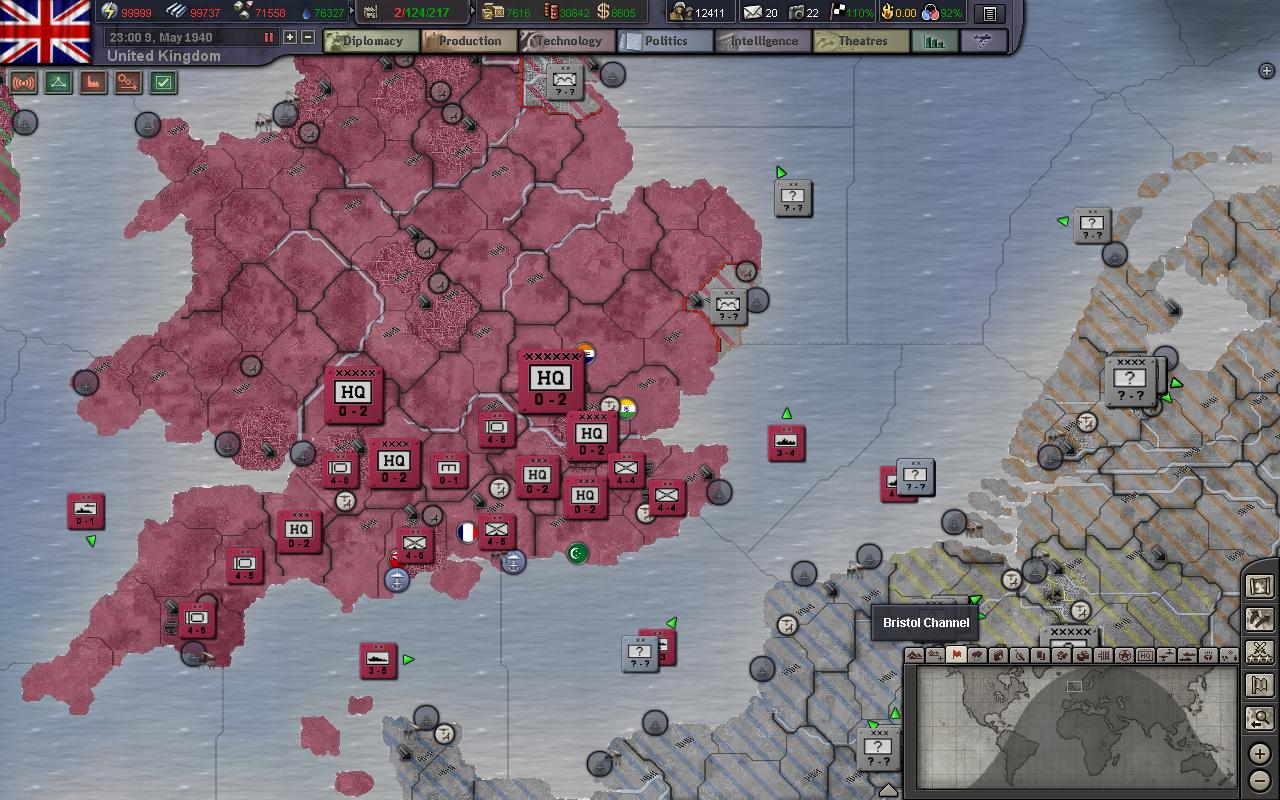Decrease game speed with minus button
This screenshot has height=800, width=1280.
(x=308, y=37)
